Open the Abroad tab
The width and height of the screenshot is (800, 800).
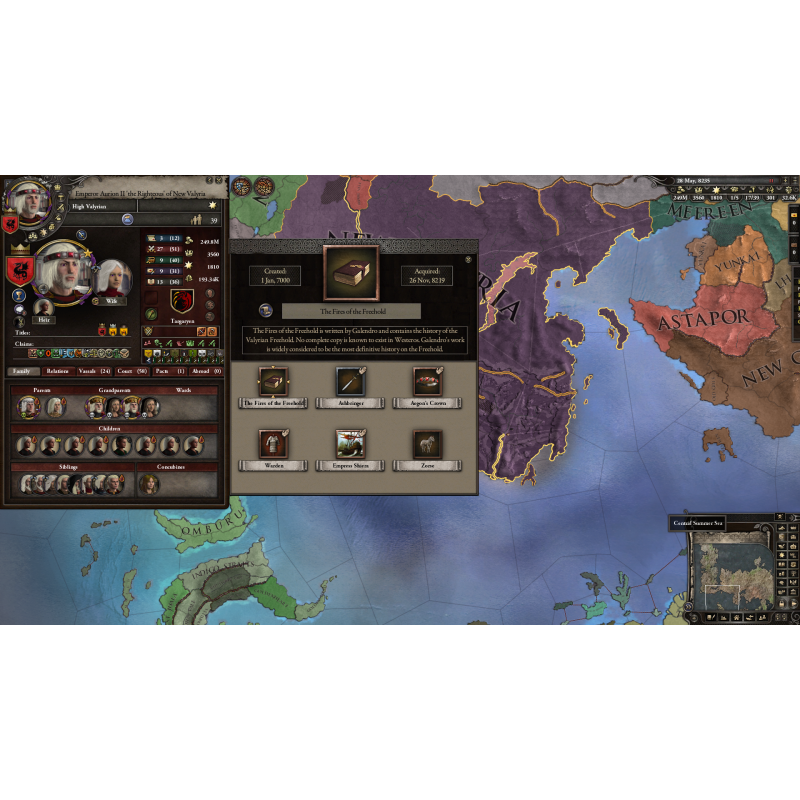206,371
